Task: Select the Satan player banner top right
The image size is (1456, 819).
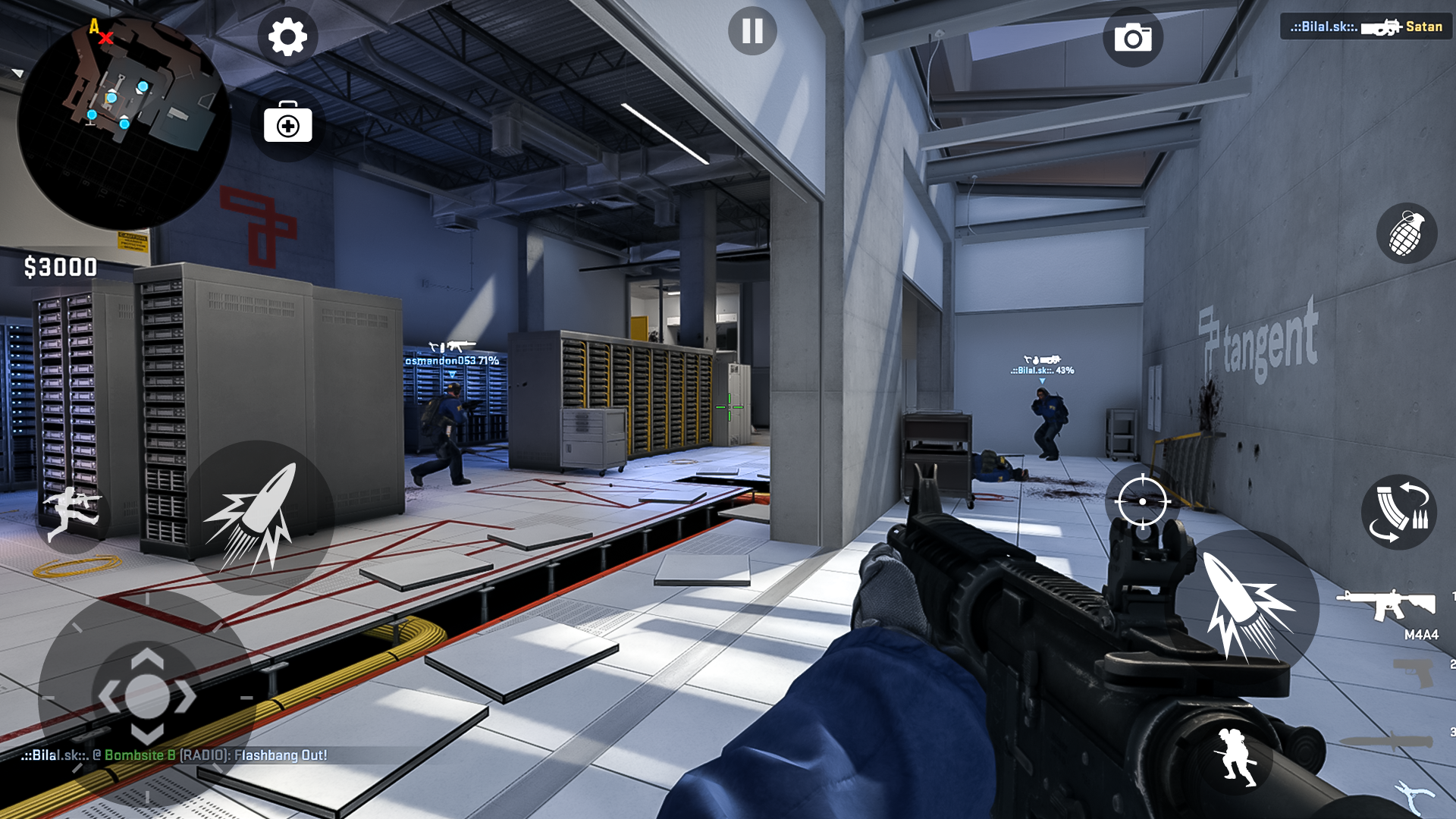Action: tap(1365, 27)
